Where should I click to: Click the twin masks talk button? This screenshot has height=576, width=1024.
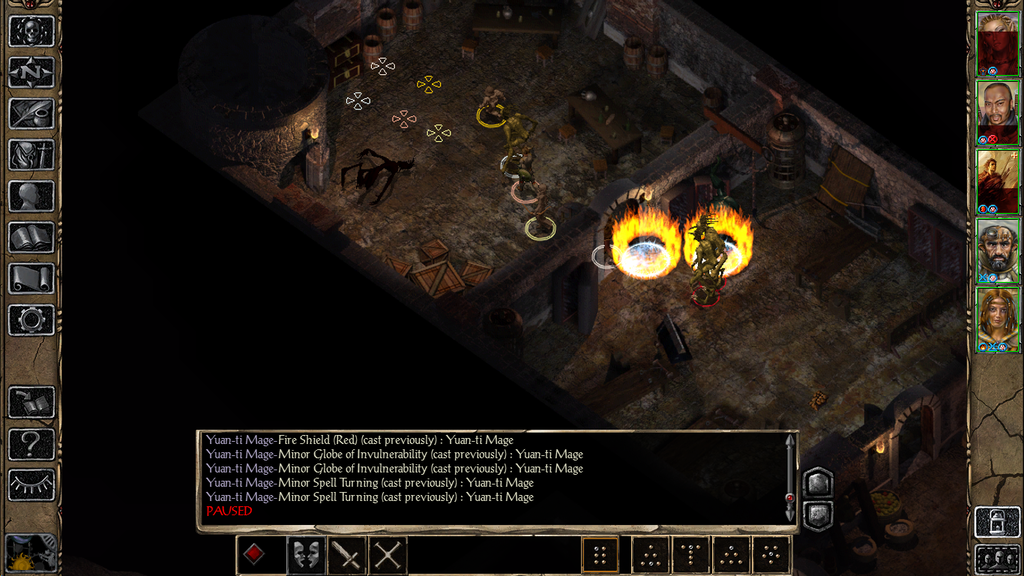tap(304, 555)
